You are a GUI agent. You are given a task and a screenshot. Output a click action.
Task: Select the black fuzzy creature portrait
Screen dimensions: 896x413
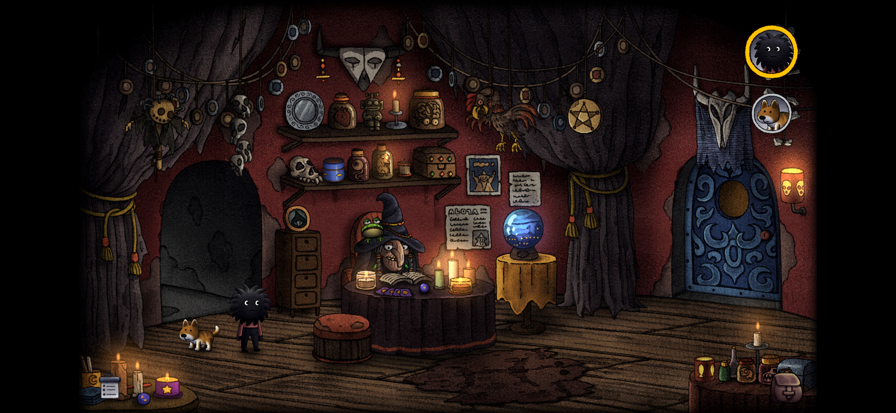(771, 51)
